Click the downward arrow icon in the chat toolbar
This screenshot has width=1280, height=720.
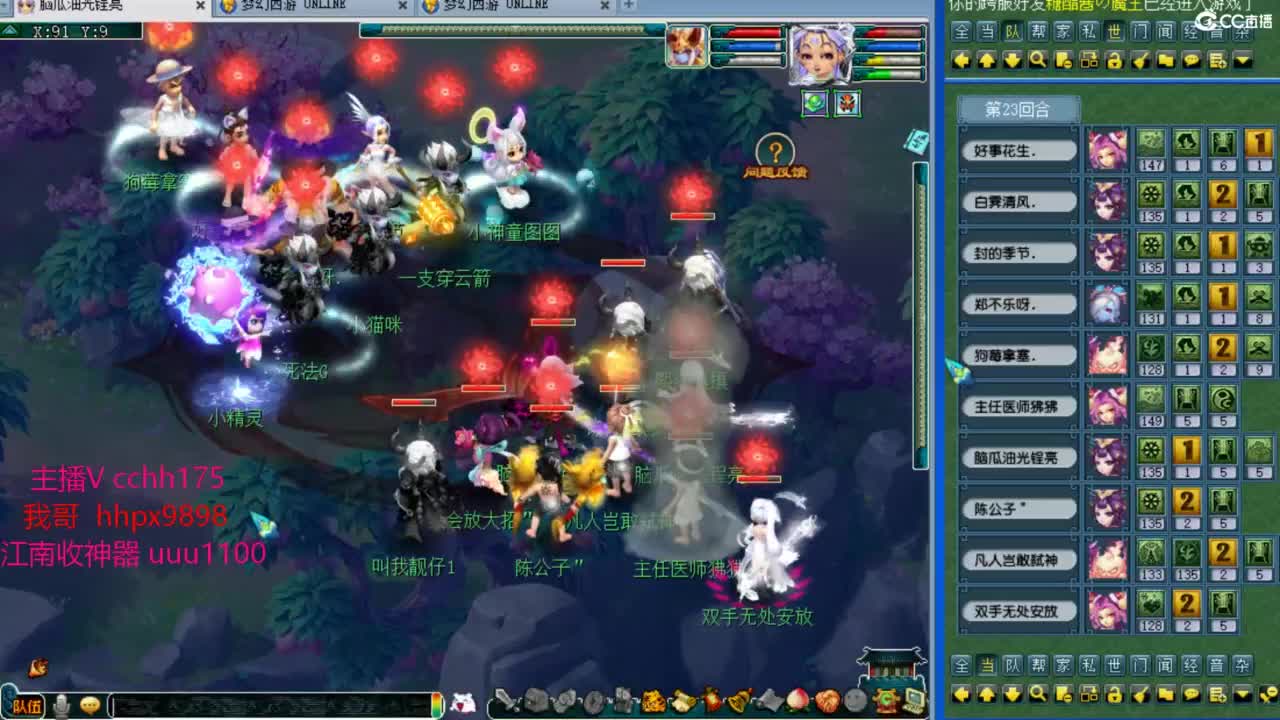click(1010, 59)
